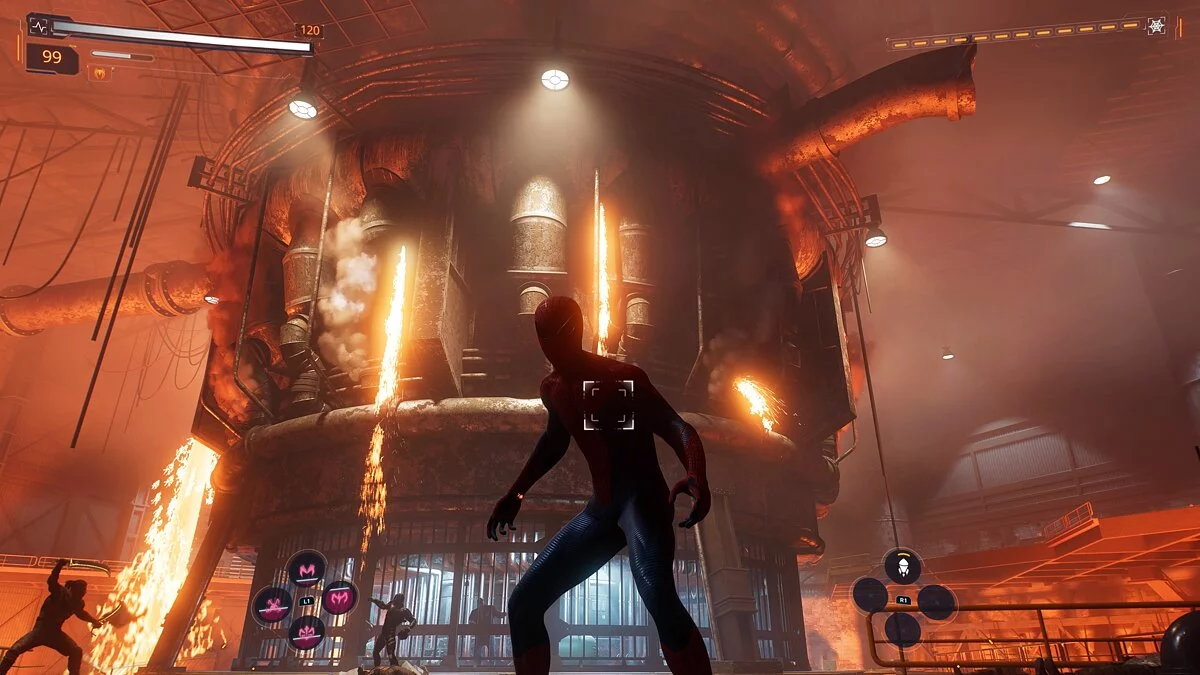1200x675 pixels.
Task: Use the pink crown-shaped symbiote ability
Action: [x=306, y=632]
